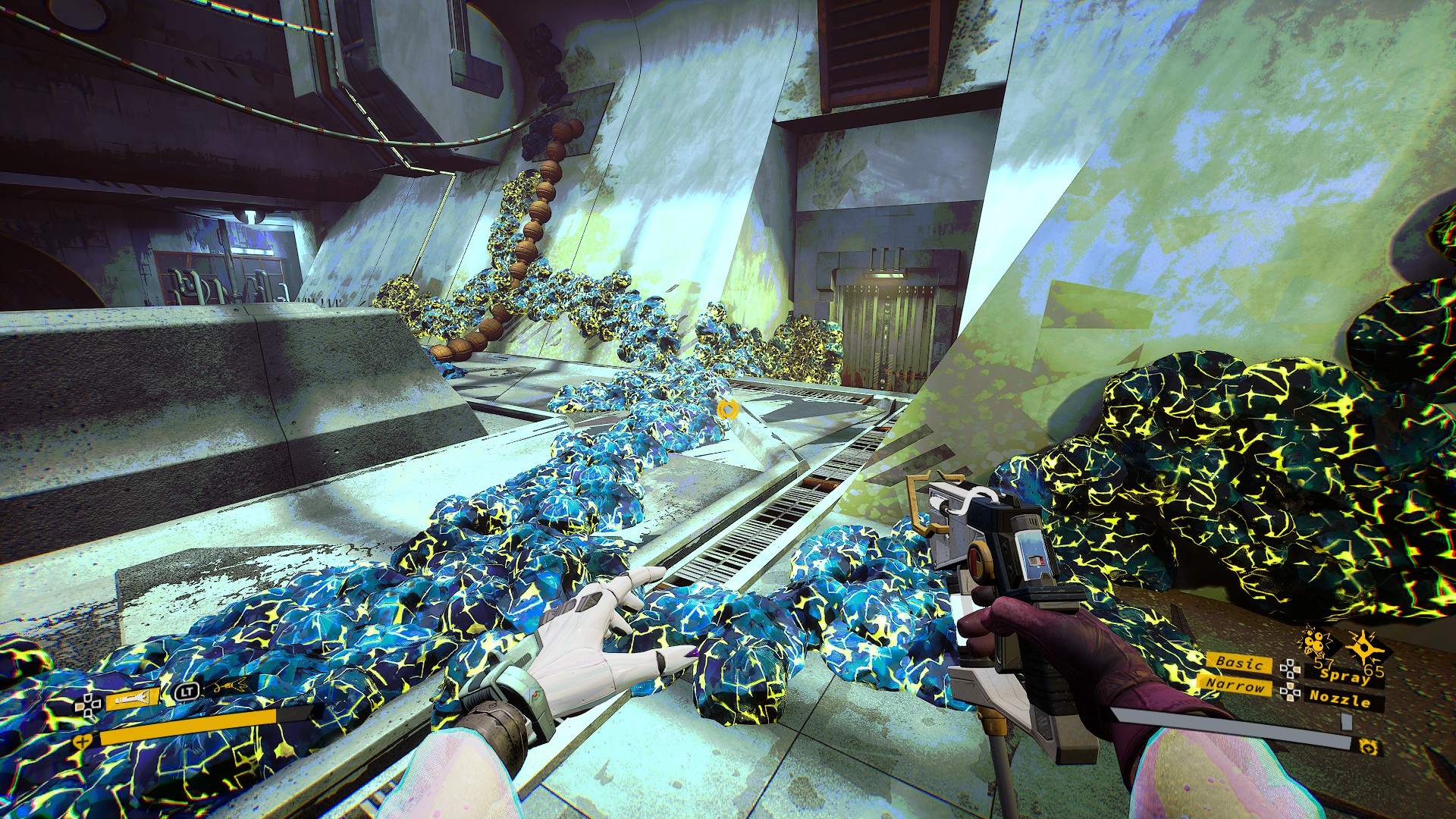Image resolution: width=1456 pixels, height=819 pixels.
Task: Activate the grappling hook icon
Action: 228,687
